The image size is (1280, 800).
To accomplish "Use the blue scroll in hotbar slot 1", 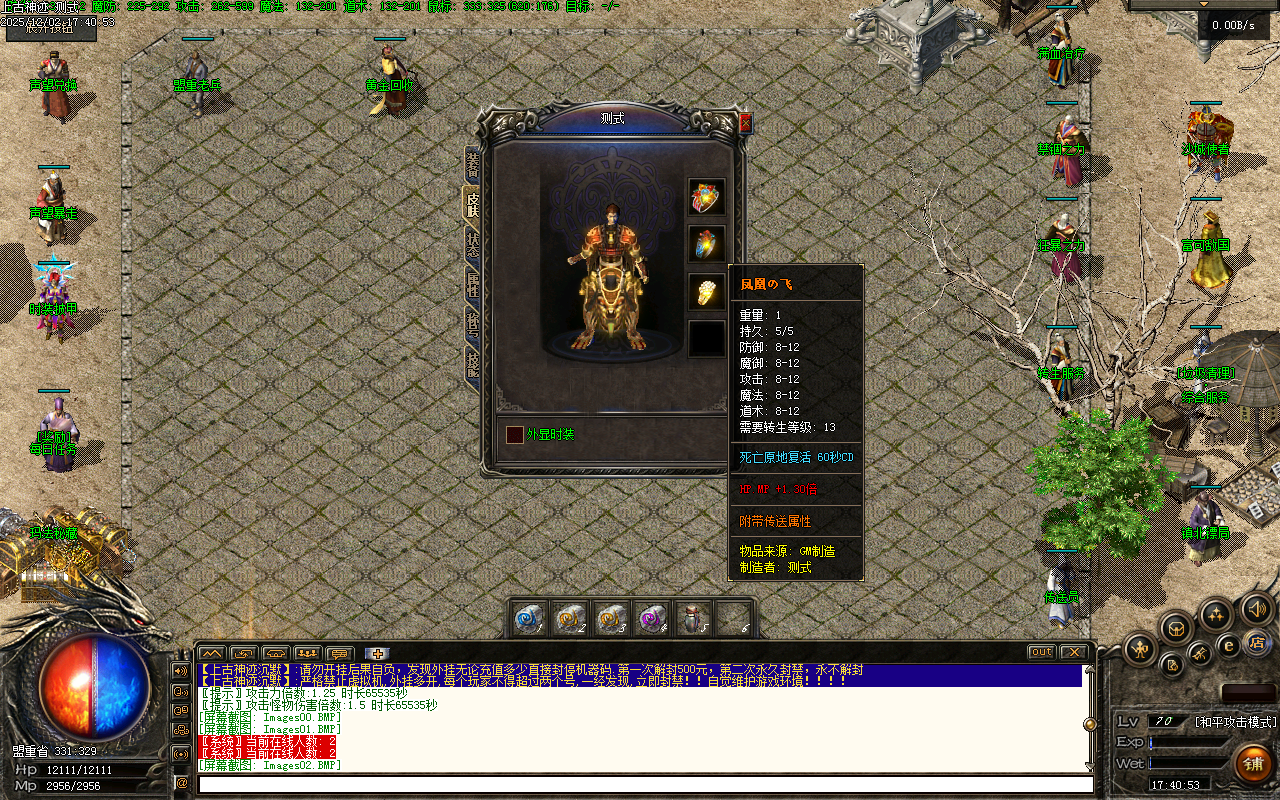I will click(528, 619).
